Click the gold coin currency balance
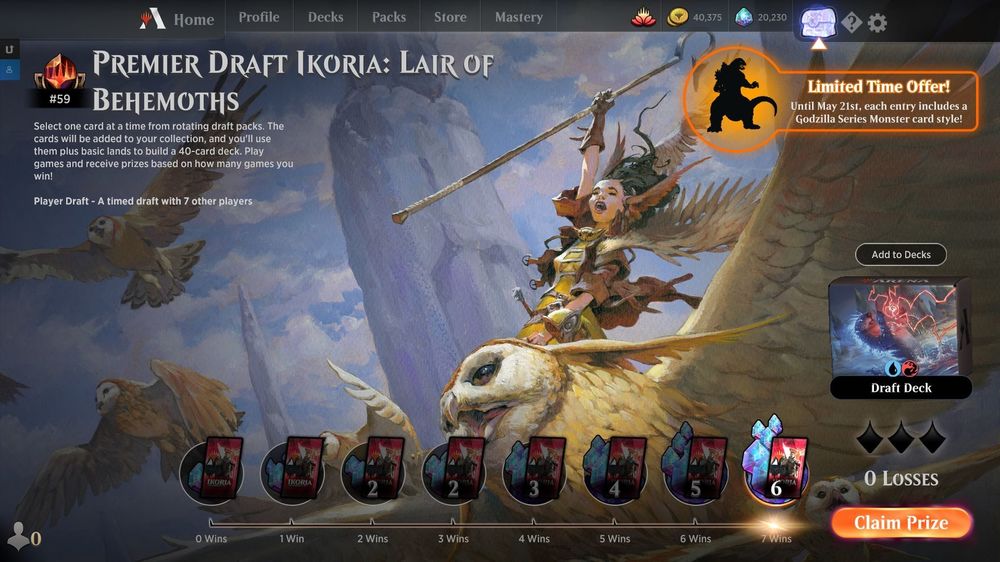 [x=695, y=17]
